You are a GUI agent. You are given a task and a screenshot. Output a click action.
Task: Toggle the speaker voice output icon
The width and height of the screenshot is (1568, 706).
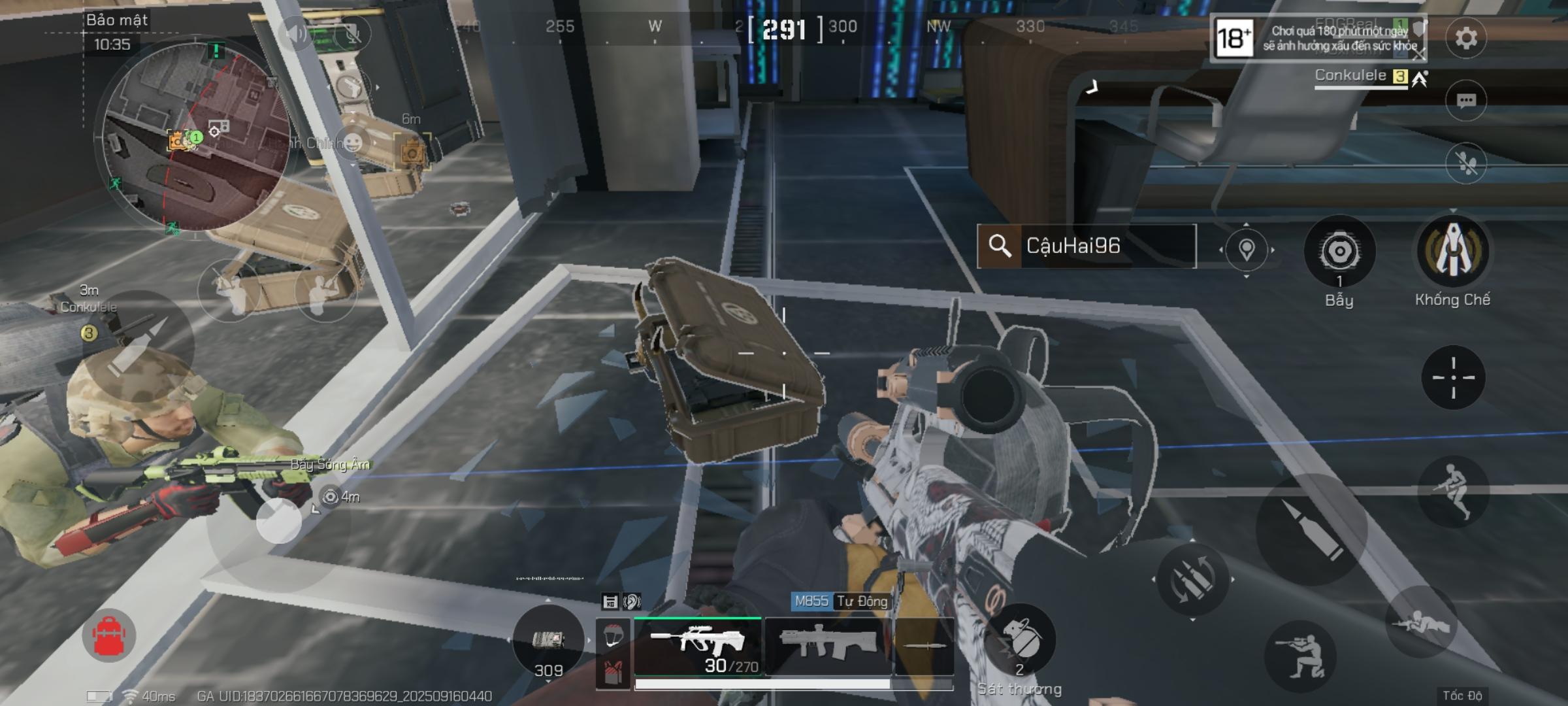[x=296, y=33]
